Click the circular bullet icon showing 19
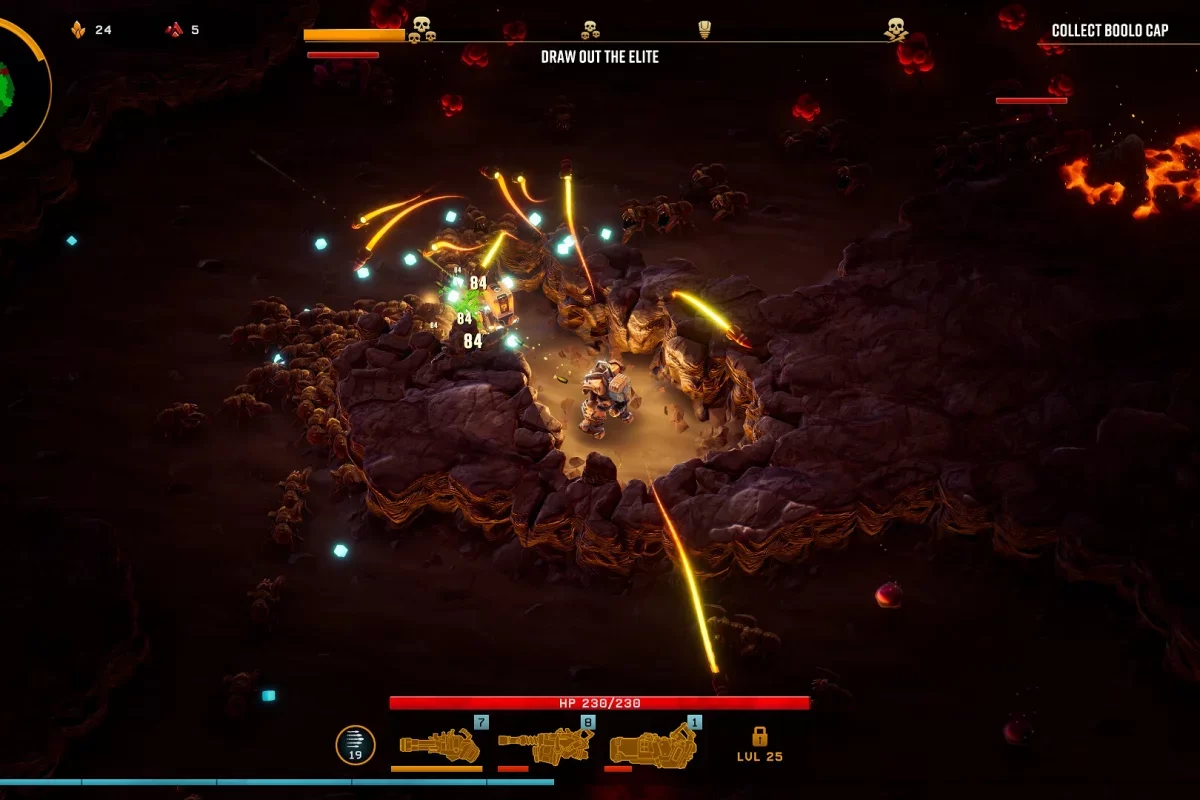The height and width of the screenshot is (800, 1200). [355, 745]
